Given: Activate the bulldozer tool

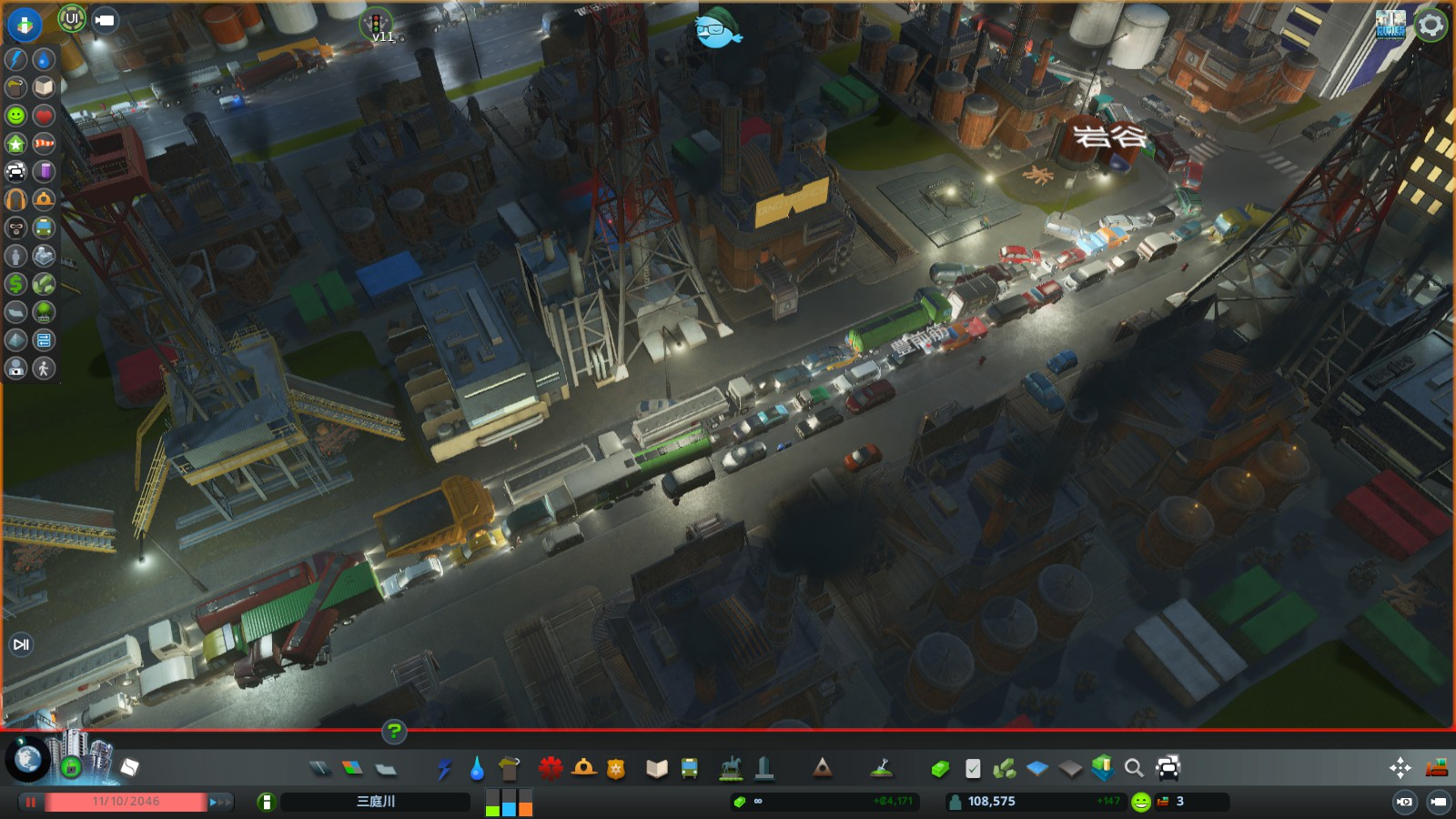Looking at the screenshot, I should 1436,768.
